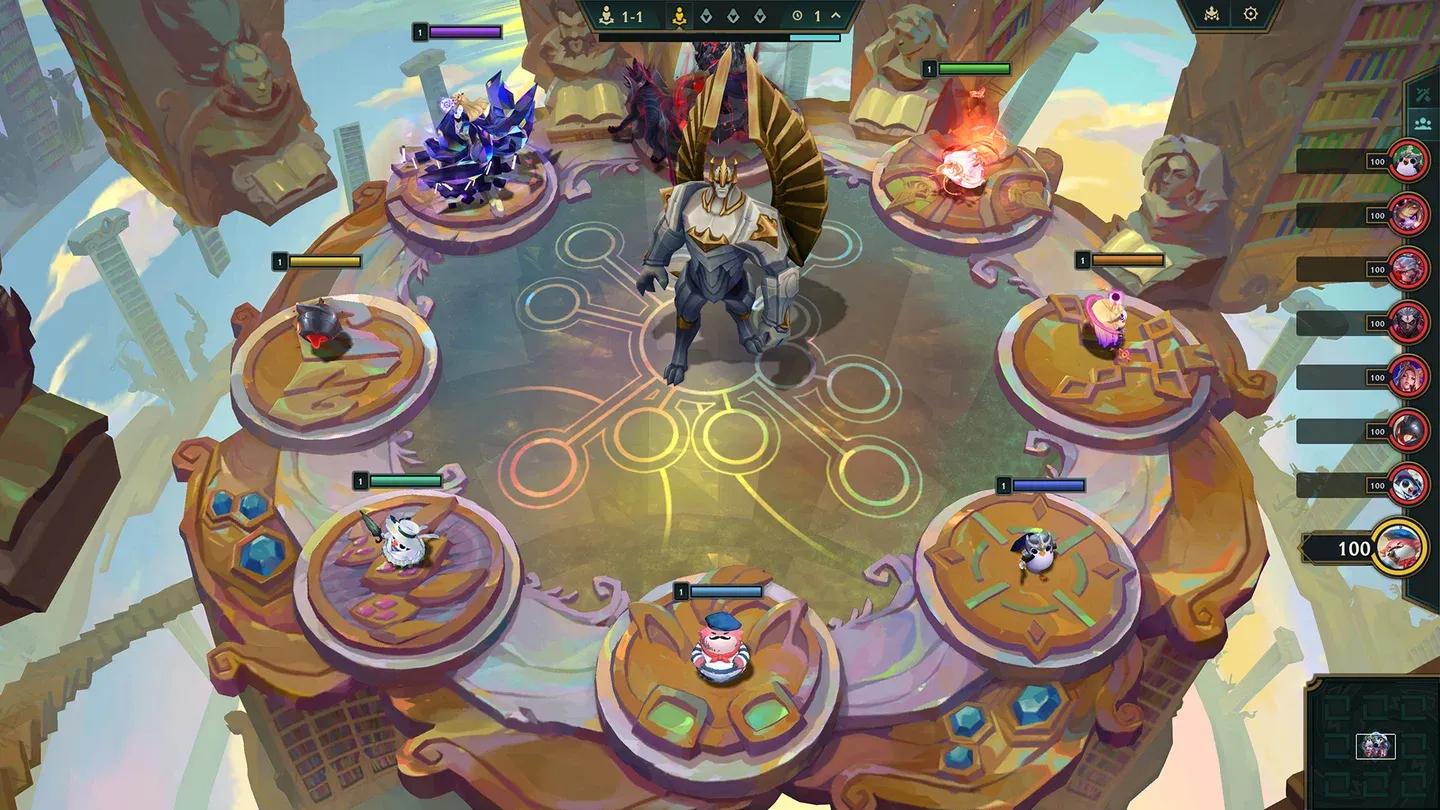The height and width of the screenshot is (810, 1440).
Task: Click the stage 1-1 podium icon
Action: [x=606, y=16]
